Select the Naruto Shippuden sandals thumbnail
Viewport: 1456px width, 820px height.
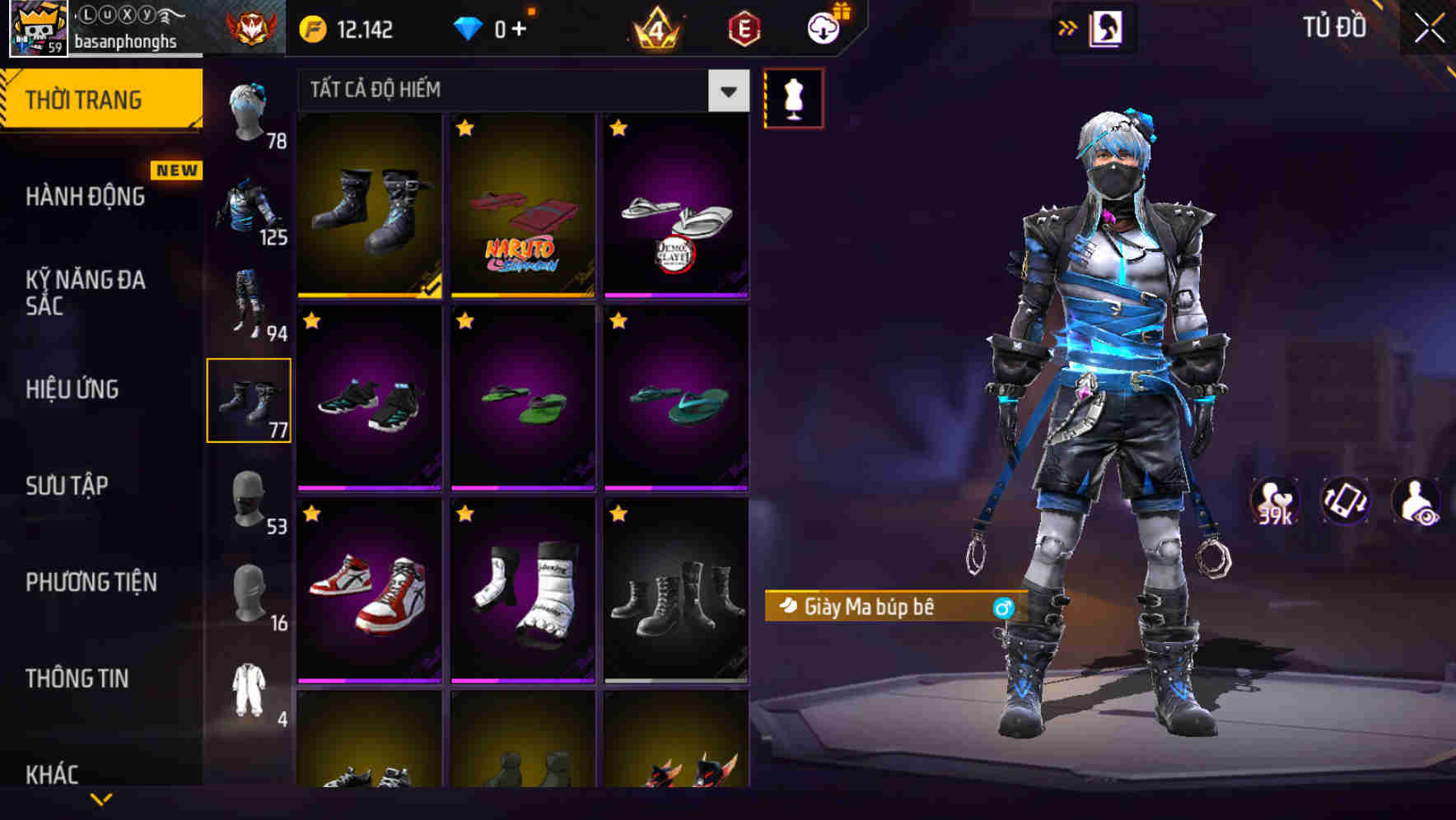coord(522,206)
